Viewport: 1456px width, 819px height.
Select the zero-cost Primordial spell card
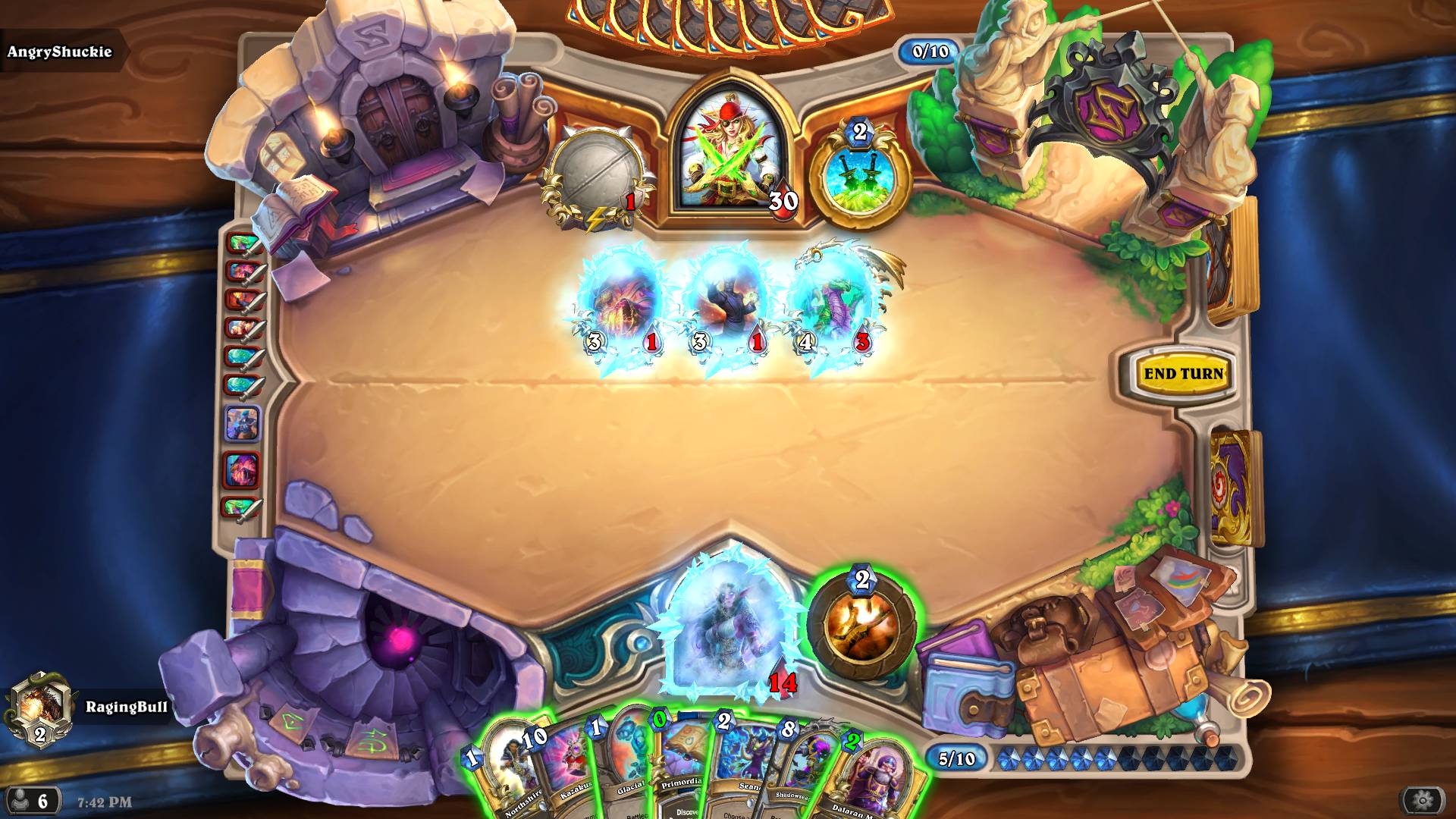681,770
